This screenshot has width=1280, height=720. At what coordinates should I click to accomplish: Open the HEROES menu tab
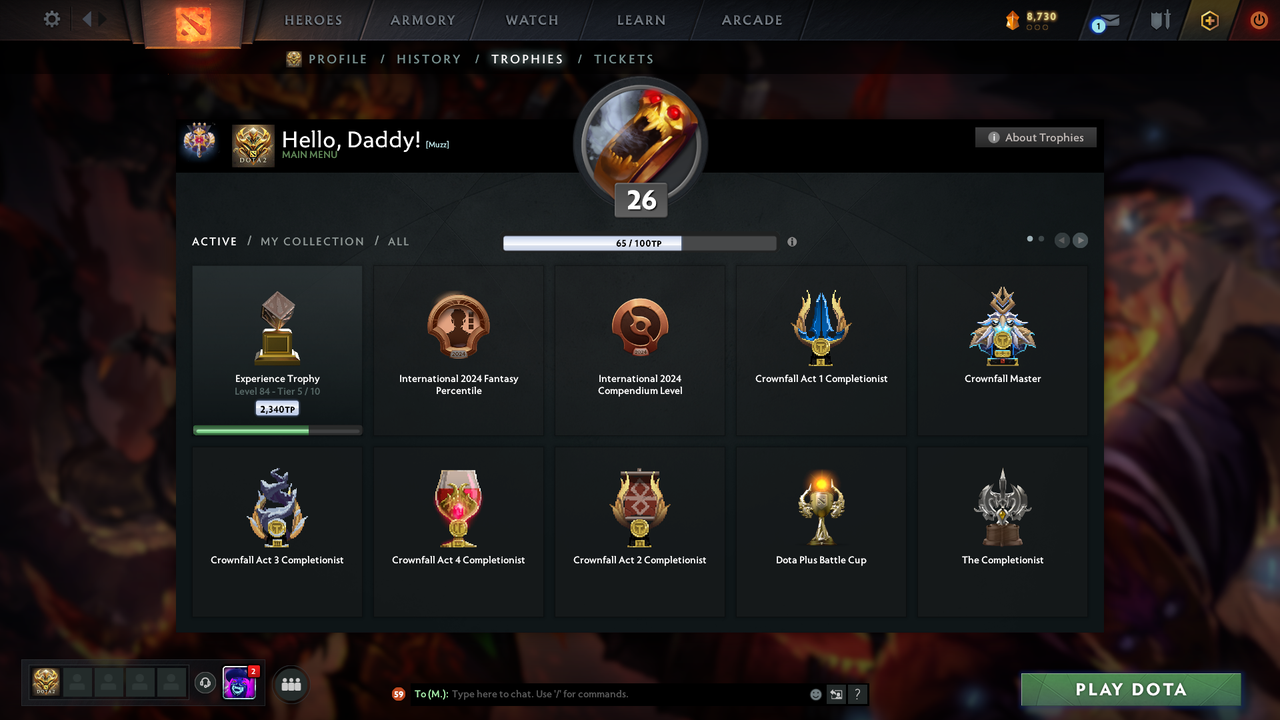pyautogui.click(x=313, y=19)
